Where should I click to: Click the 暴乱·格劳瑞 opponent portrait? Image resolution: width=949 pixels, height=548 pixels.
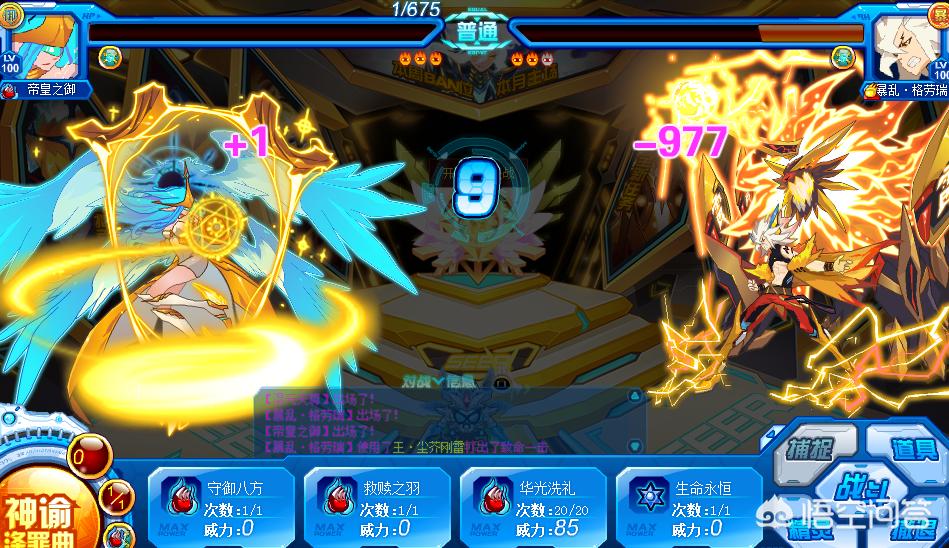pyautogui.click(x=906, y=45)
